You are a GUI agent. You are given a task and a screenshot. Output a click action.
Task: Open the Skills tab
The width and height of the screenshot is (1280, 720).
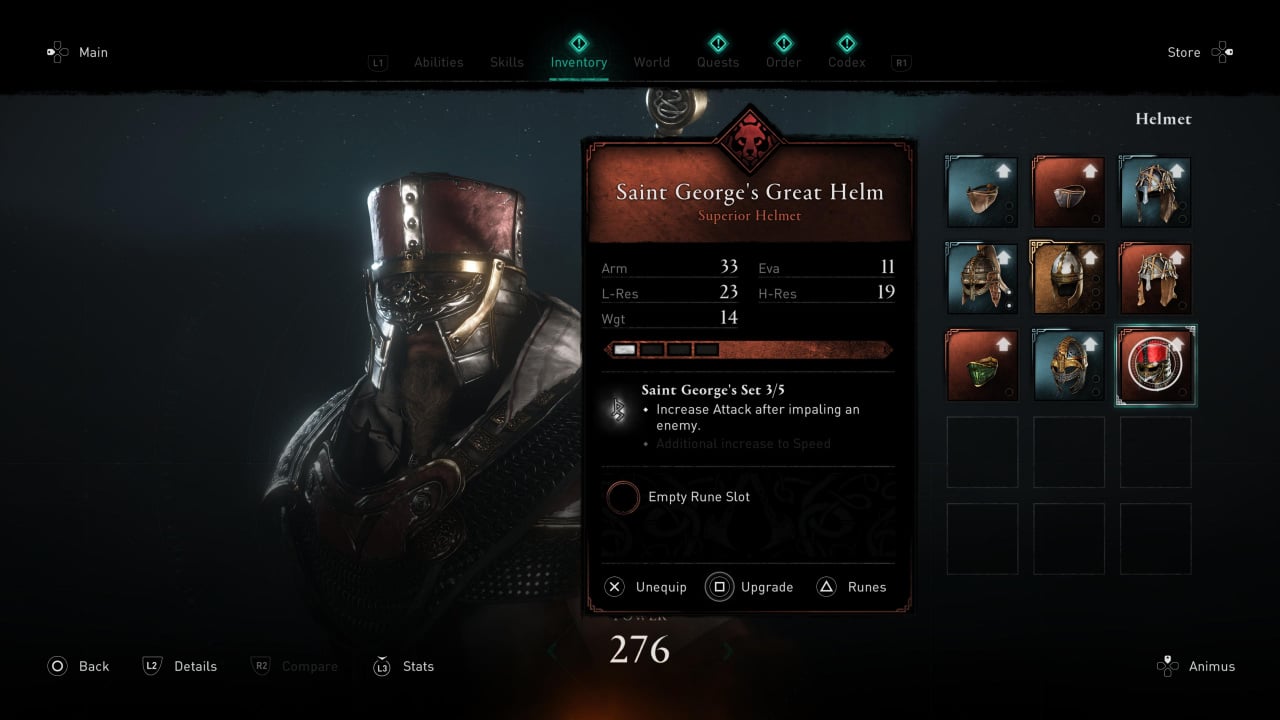(x=506, y=62)
